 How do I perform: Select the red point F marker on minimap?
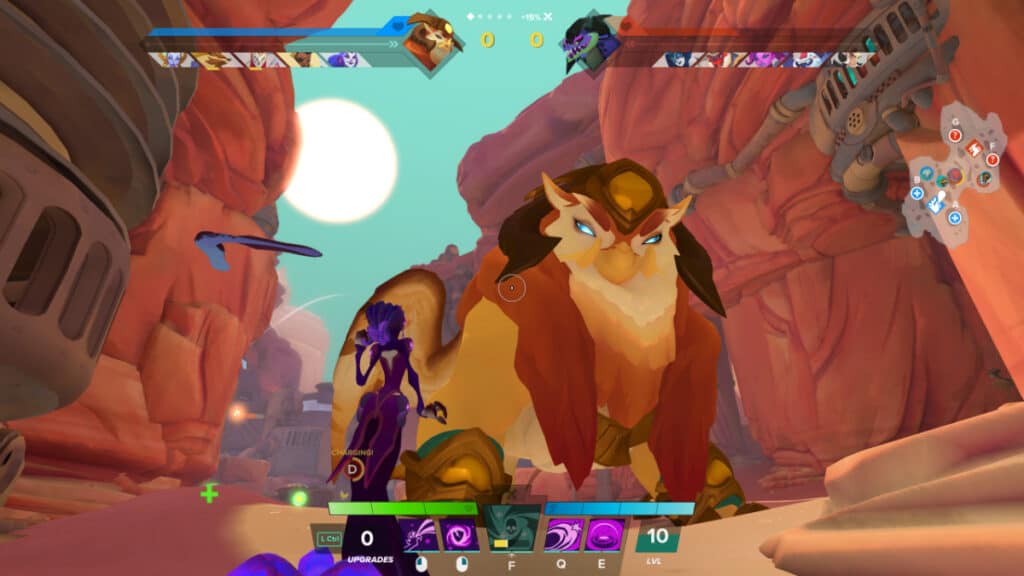(x=992, y=160)
